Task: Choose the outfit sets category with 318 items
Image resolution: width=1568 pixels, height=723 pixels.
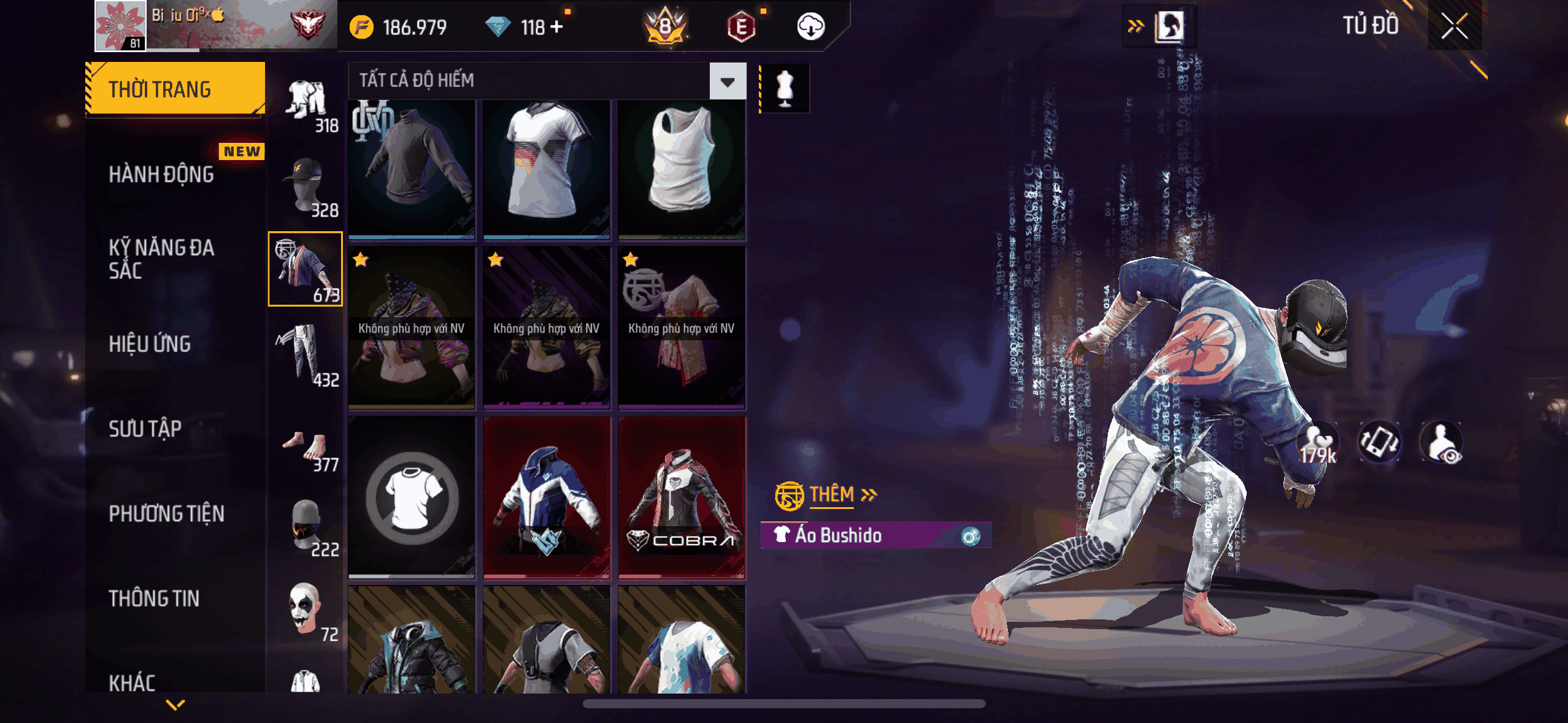Action: tap(306, 104)
